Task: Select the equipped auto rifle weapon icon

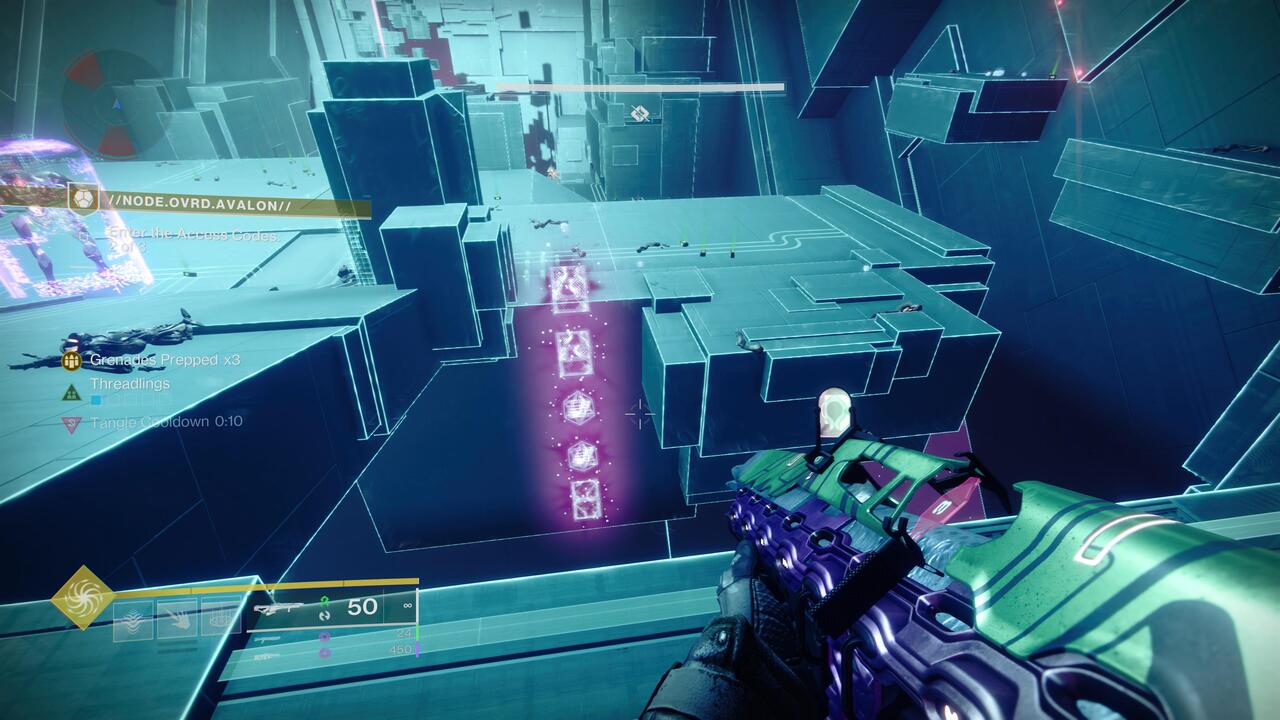Action: pyautogui.click(x=280, y=606)
